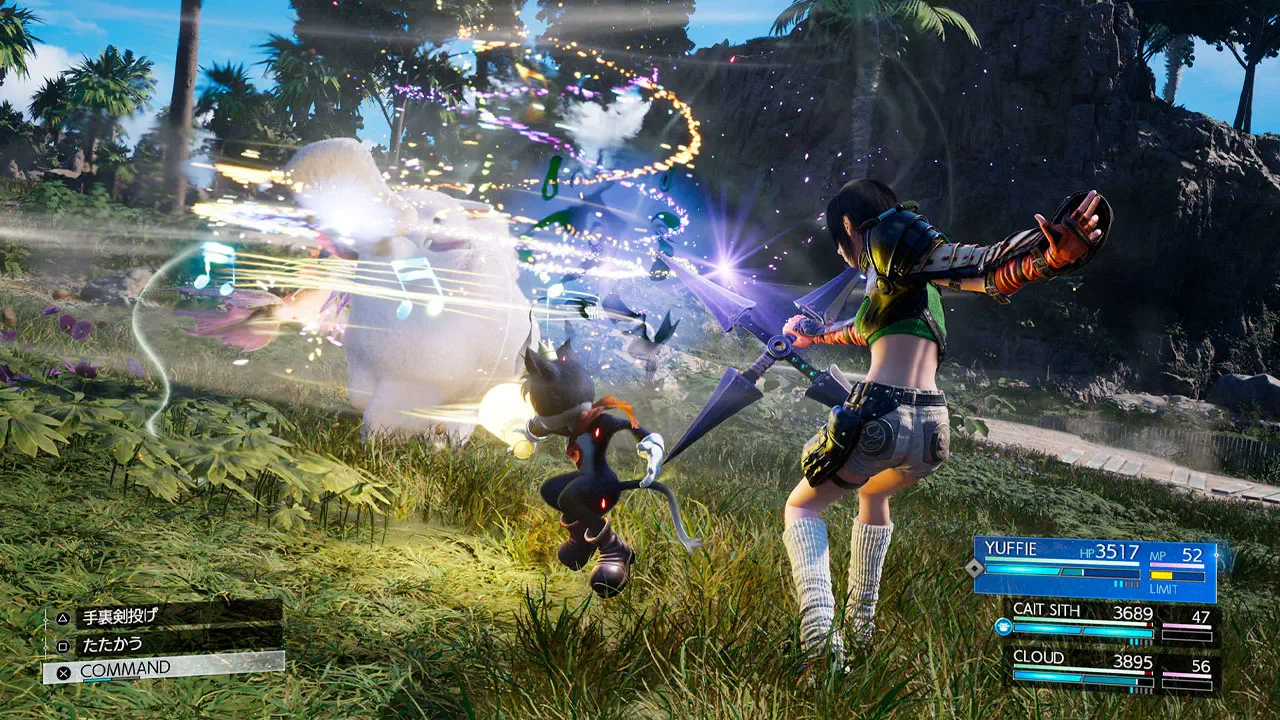Open the COMMAND menu

coord(163,669)
